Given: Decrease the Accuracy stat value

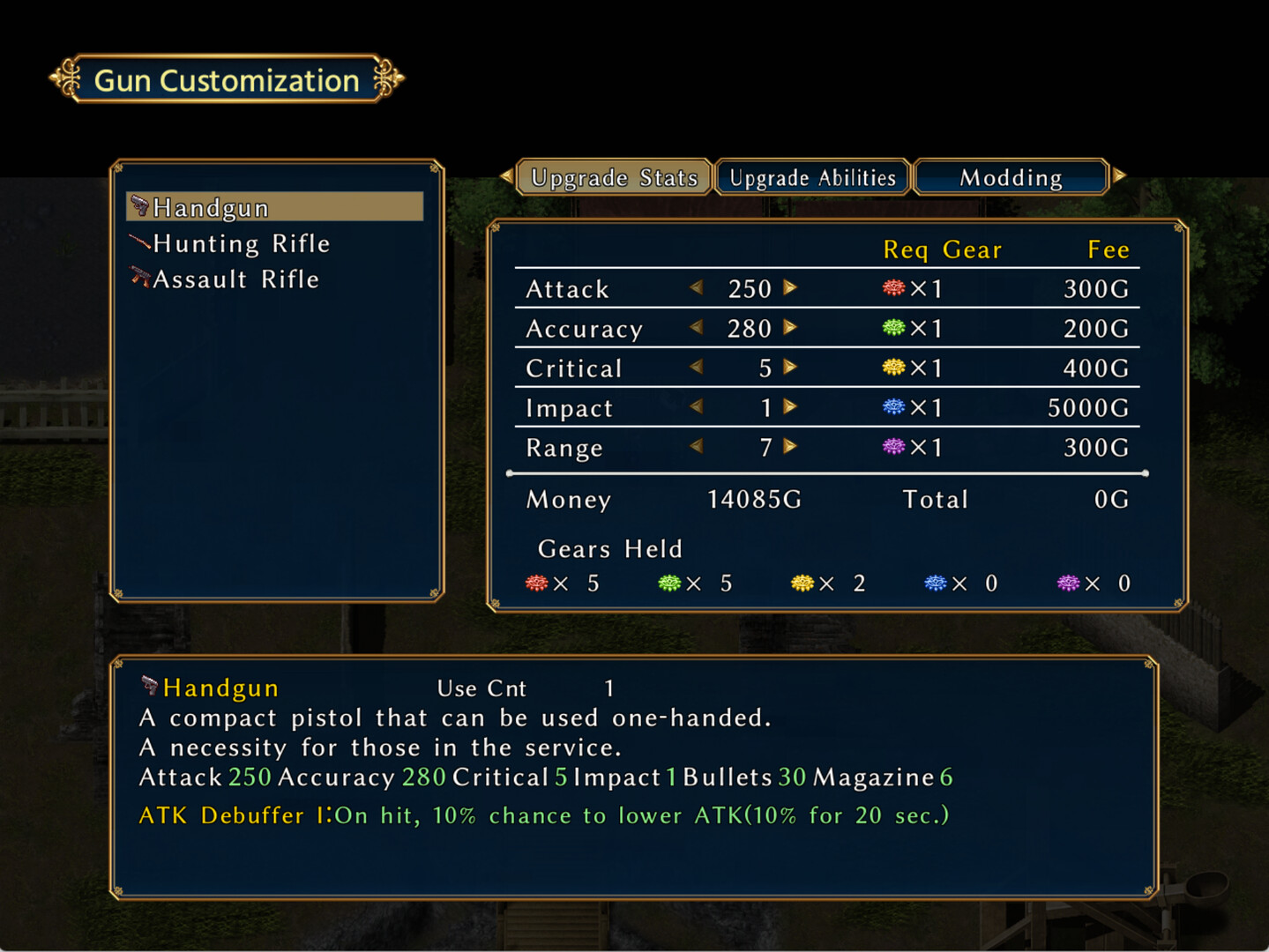Looking at the screenshot, I should (697, 327).
